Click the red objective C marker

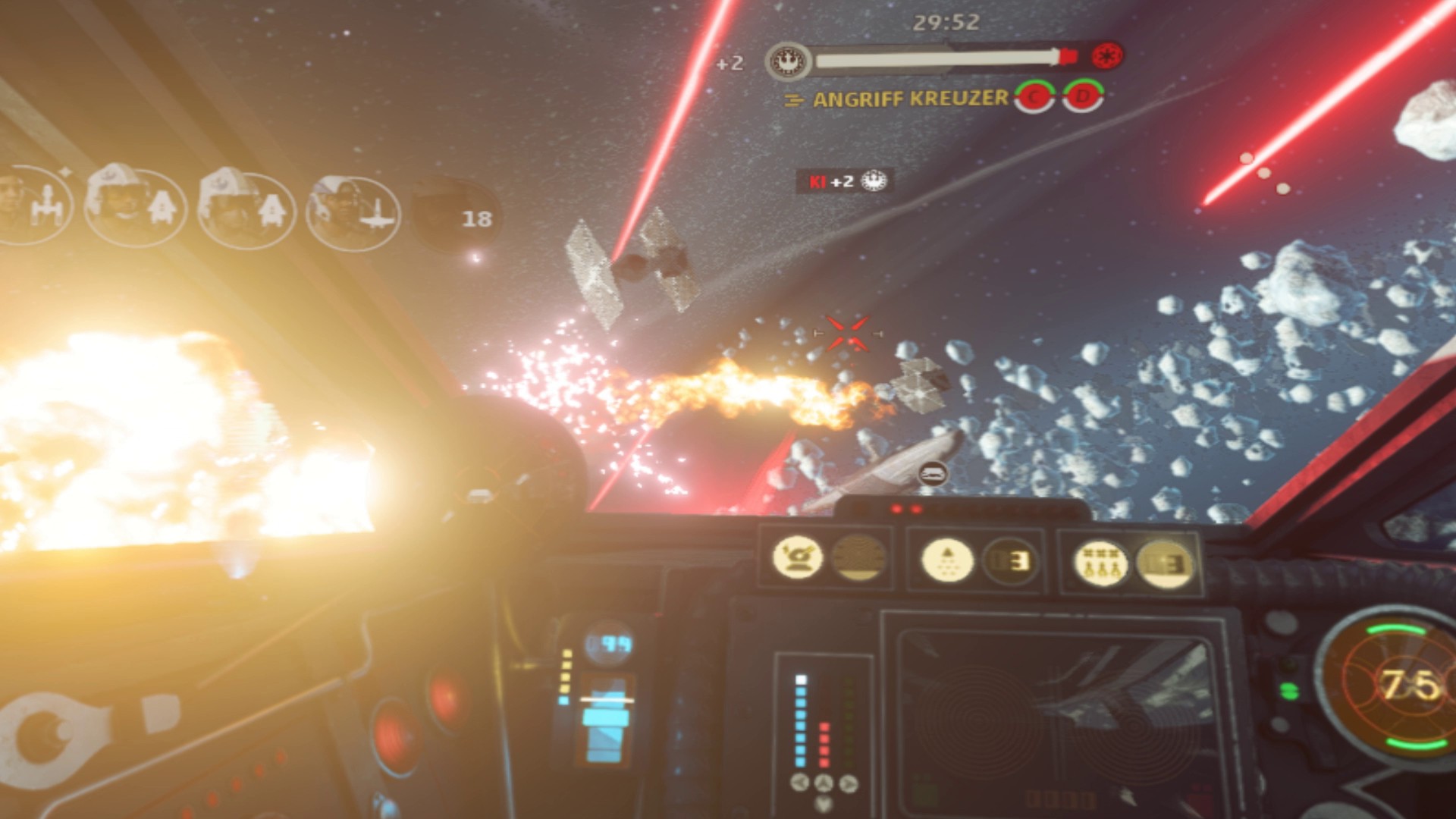coord(1034,96)
